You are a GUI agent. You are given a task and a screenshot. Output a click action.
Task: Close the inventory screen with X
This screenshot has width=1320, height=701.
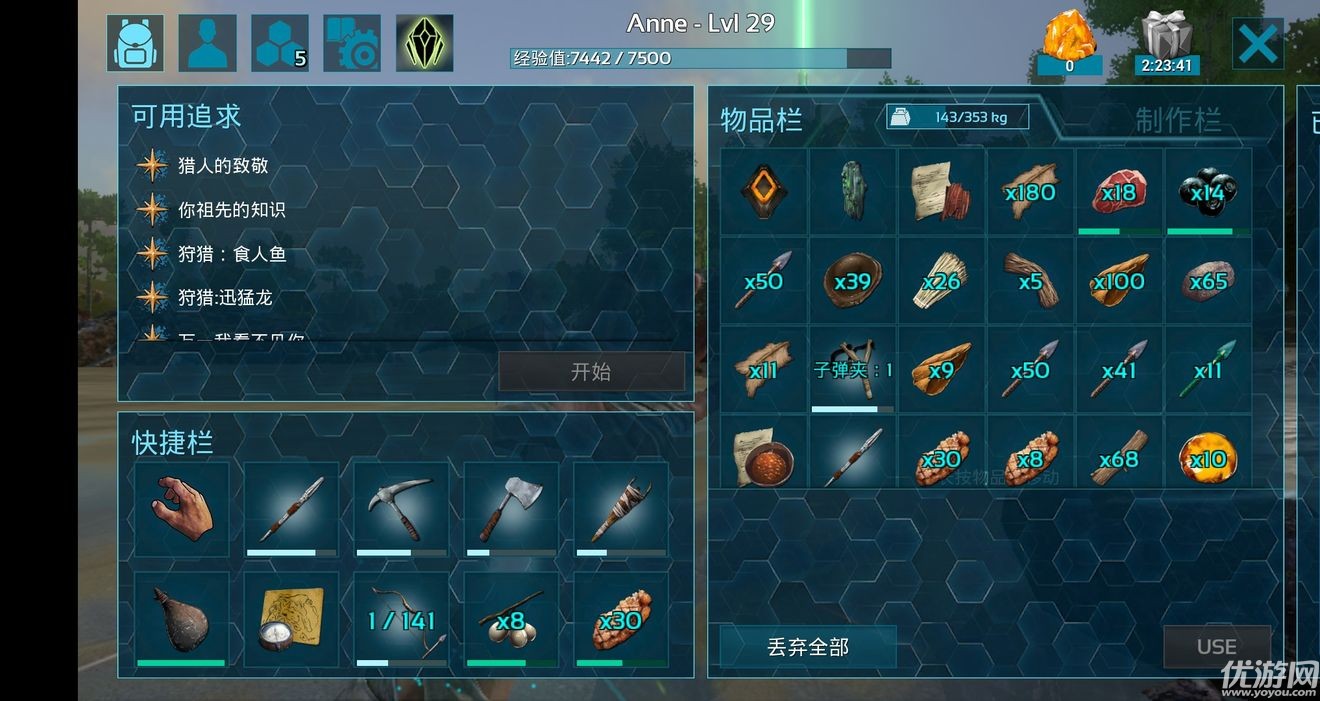(1257, 43)
